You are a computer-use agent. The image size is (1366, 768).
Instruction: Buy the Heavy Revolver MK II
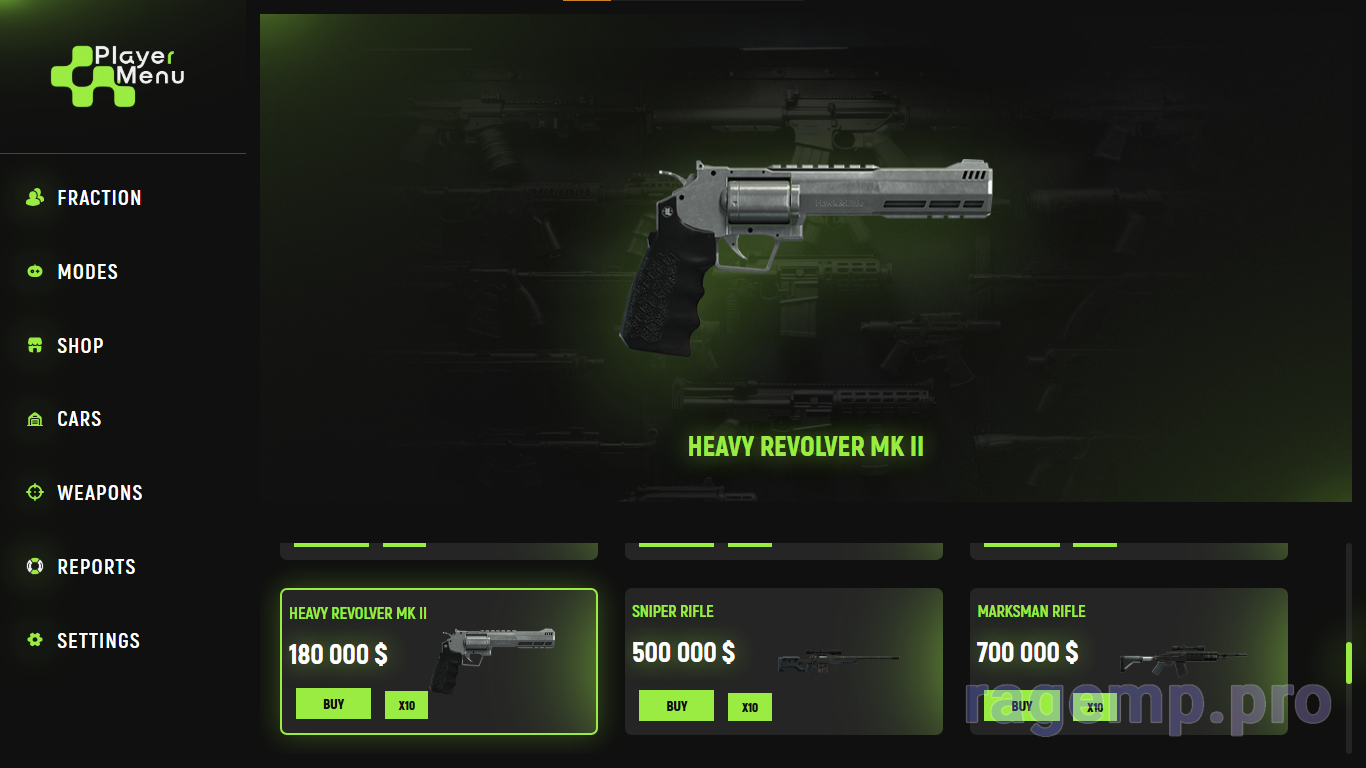[333, 704]
